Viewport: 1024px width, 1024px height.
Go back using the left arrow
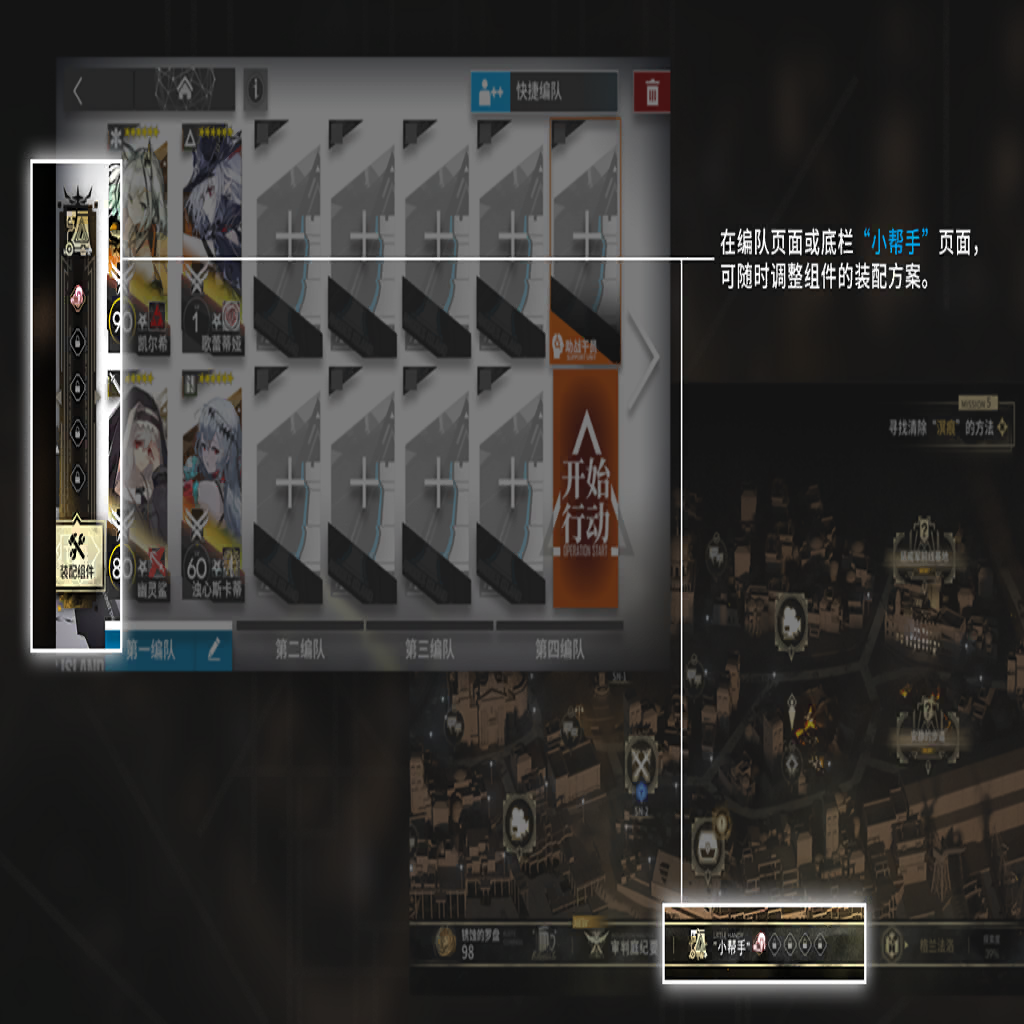point(79,91)
